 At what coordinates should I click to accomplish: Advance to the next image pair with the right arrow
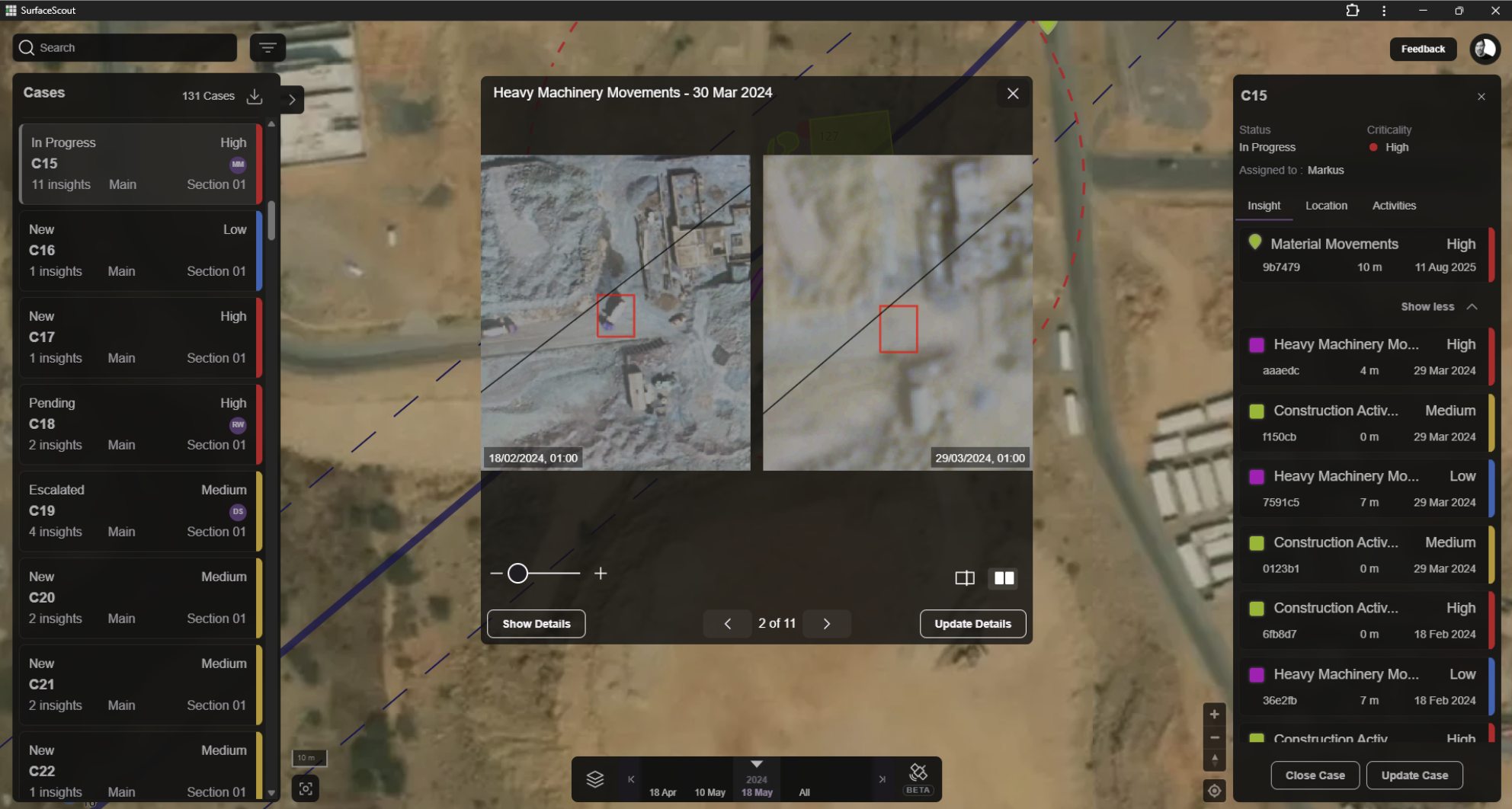(827, 623)
